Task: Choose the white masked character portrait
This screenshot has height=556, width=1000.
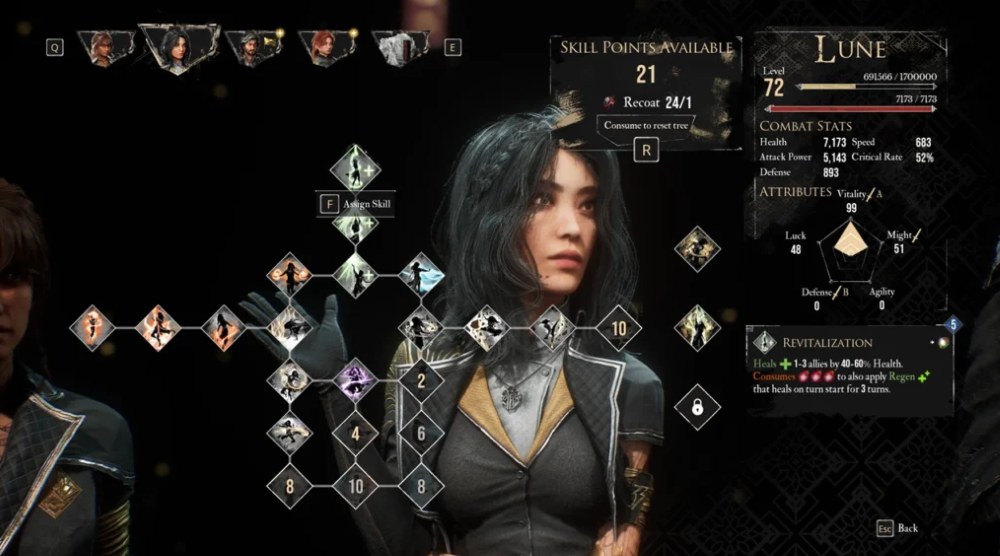Action: [x=397, y=46]
